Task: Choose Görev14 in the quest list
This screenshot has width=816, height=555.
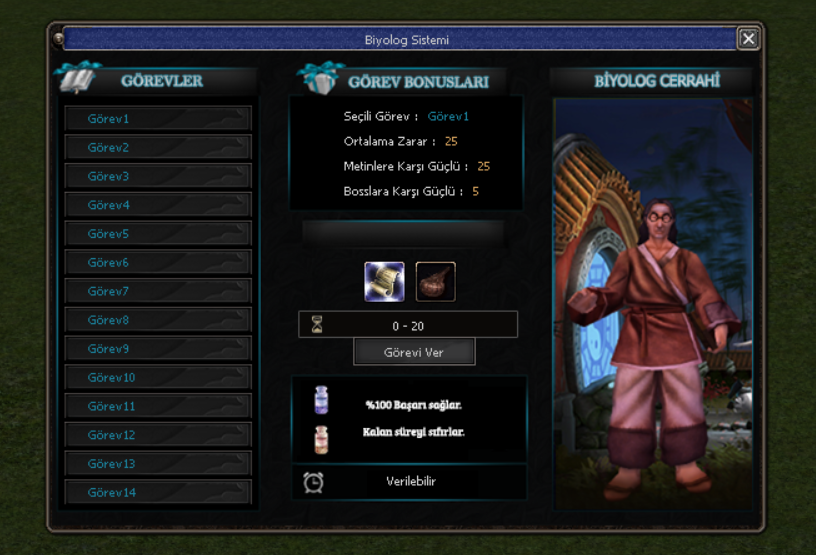Action: (157, 492)
